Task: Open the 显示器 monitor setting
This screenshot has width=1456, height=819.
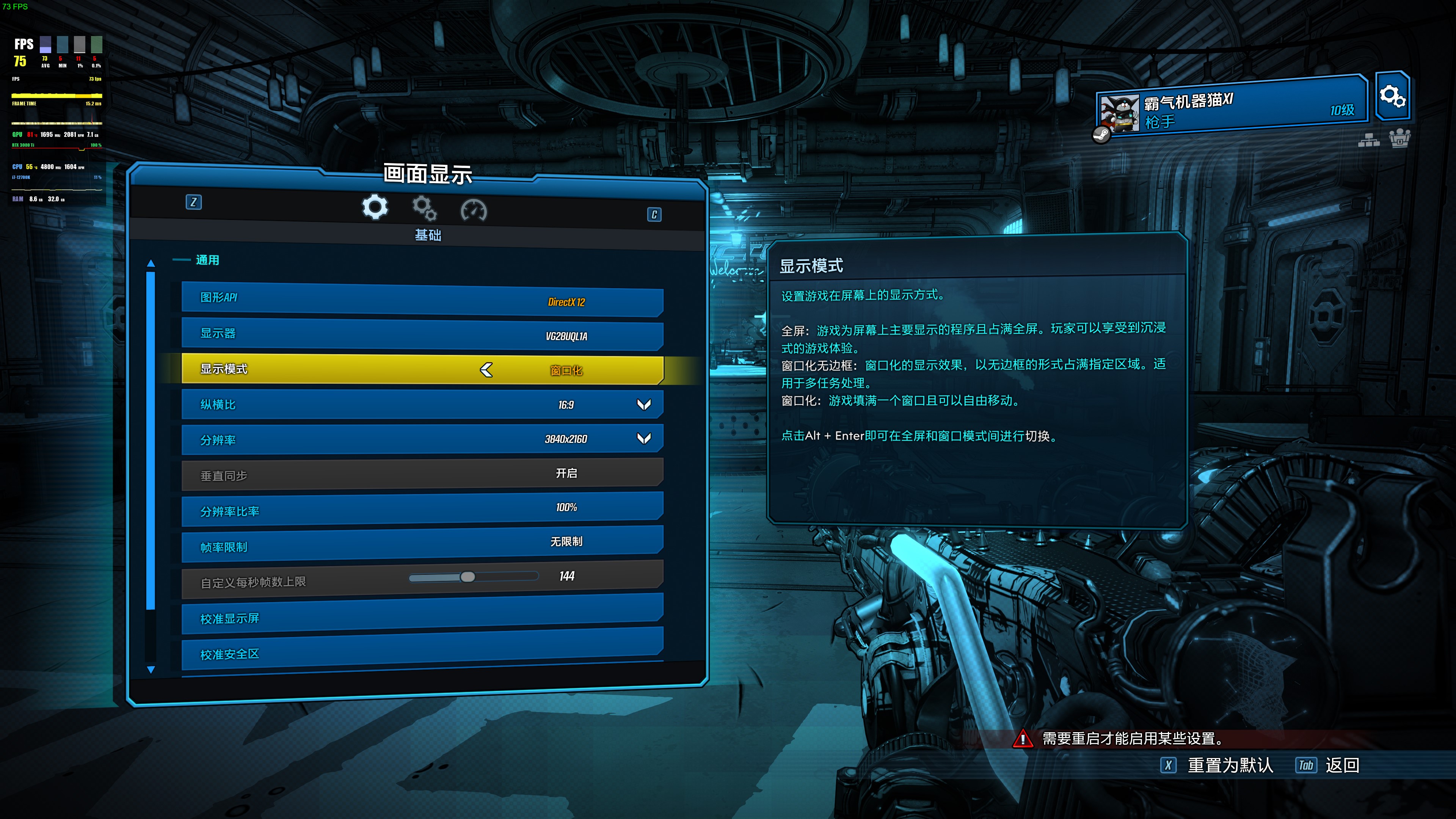Action: click(422, 334)
